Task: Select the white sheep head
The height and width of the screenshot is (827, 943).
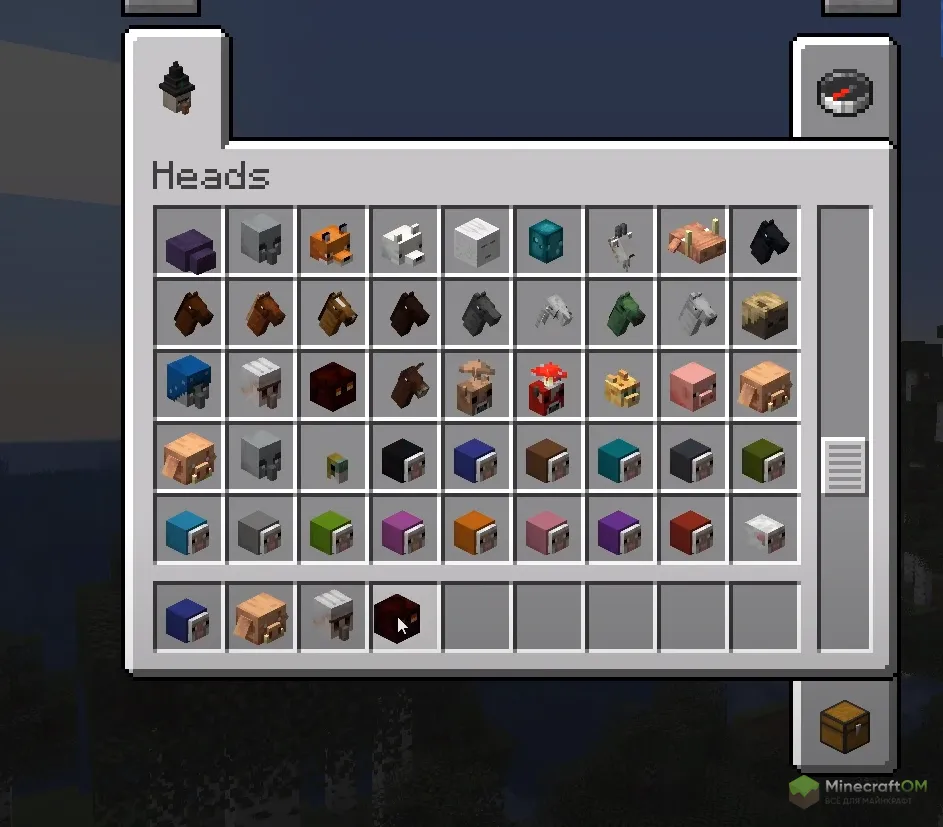Action: point(765,529)
